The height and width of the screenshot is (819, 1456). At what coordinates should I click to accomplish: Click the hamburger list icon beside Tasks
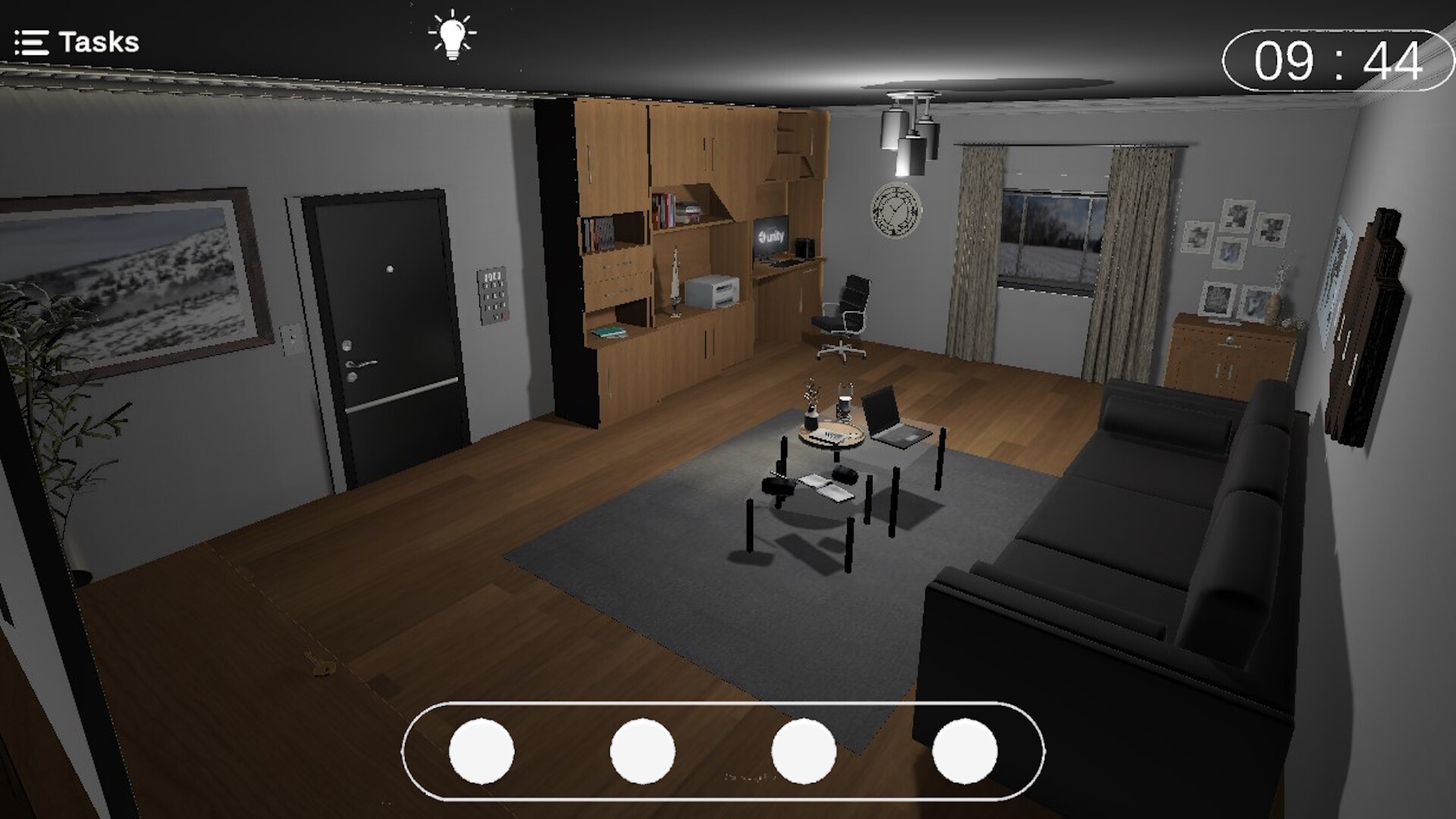31,41
